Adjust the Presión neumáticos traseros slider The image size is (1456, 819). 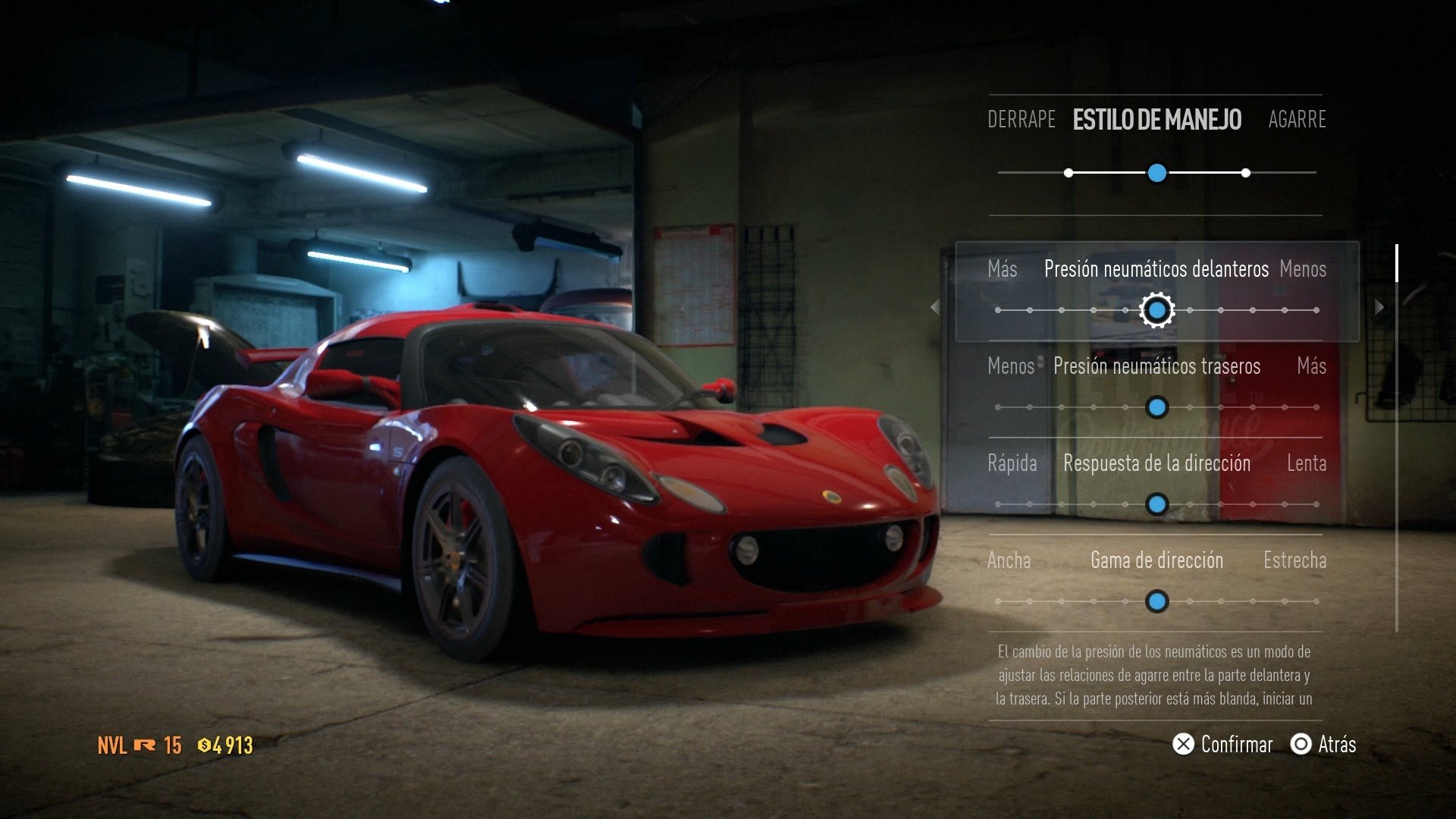coord(1156,407)
